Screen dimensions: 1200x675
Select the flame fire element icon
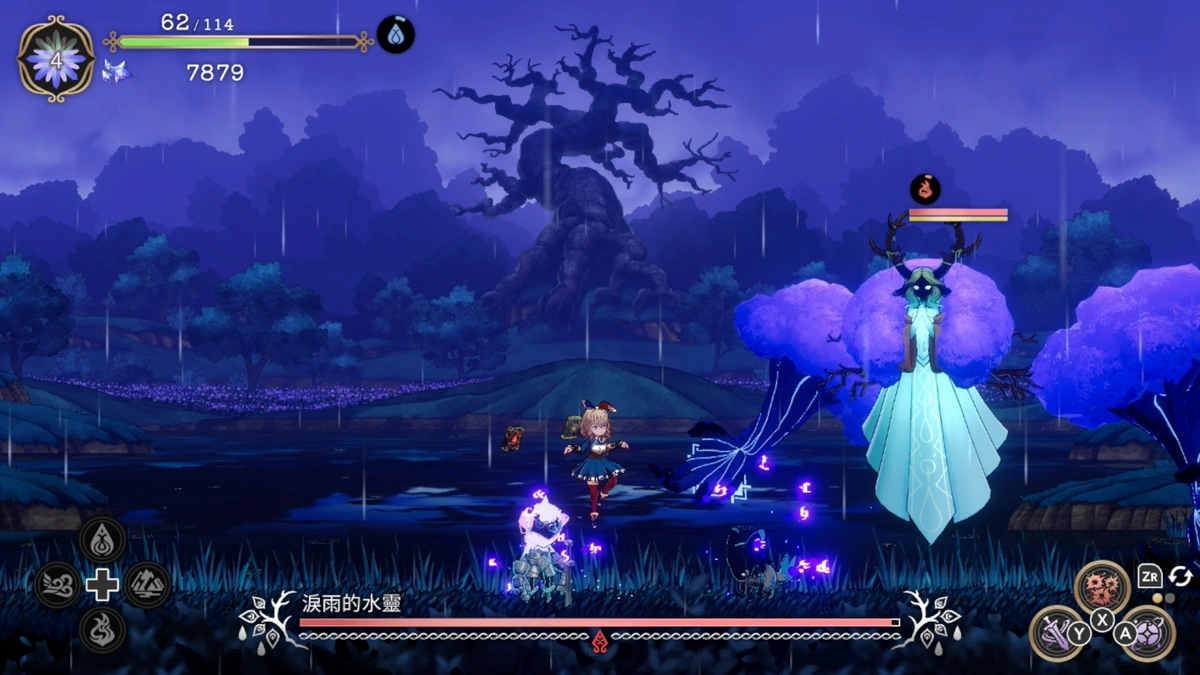[102, 630]
